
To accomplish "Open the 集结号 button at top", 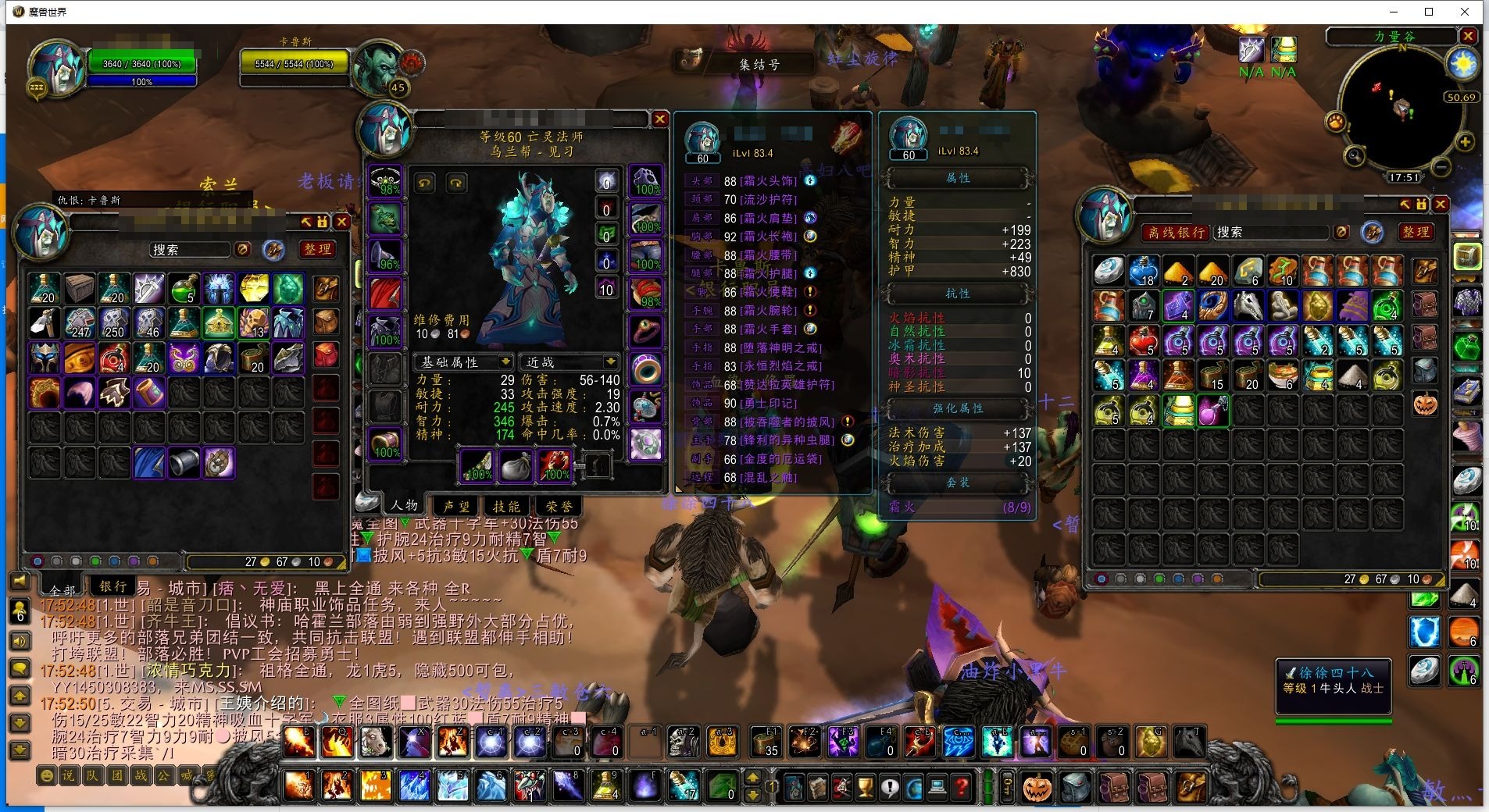I will coord(759,64).
